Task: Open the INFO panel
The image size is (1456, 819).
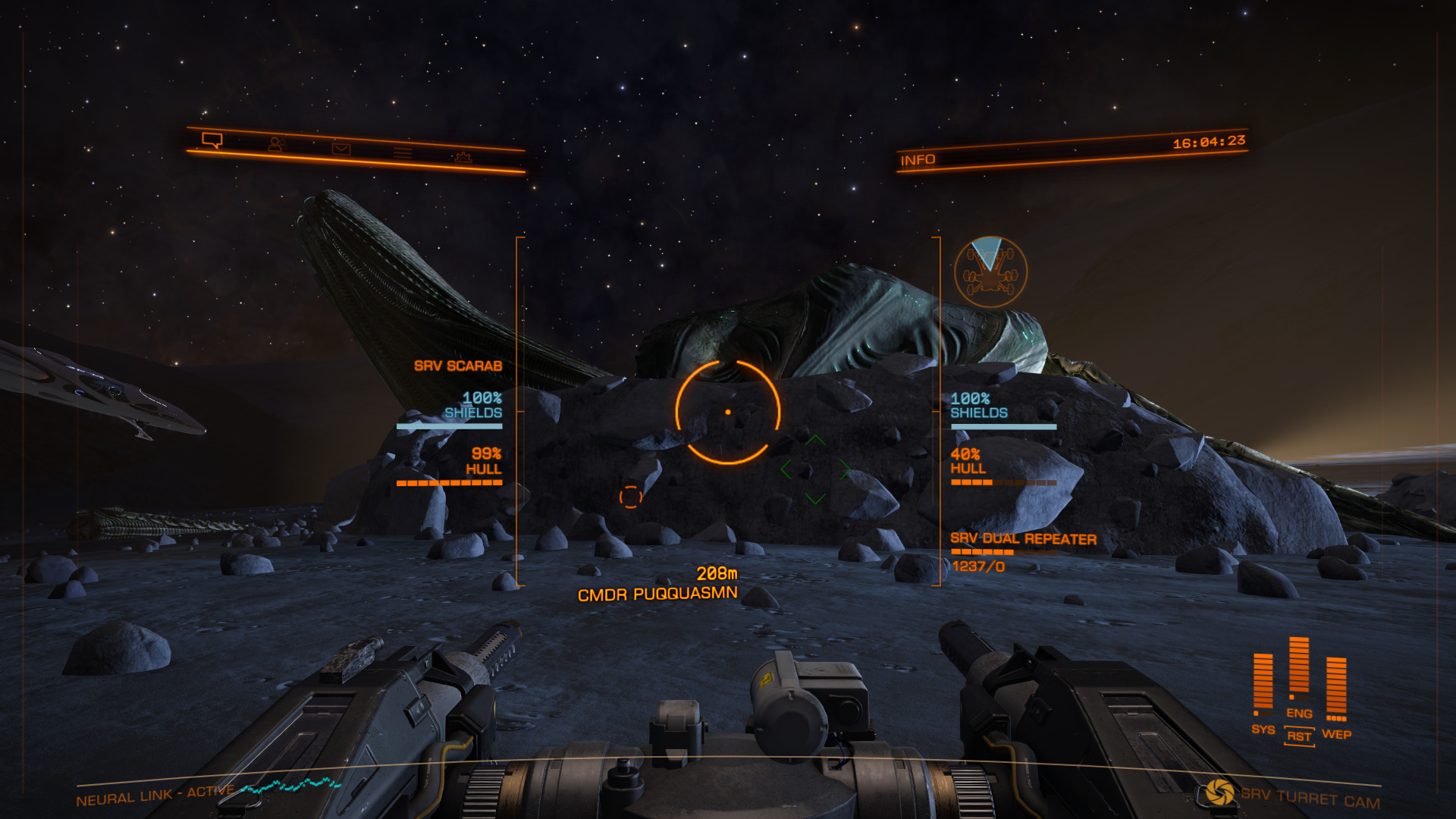Action: pos(918,160)
